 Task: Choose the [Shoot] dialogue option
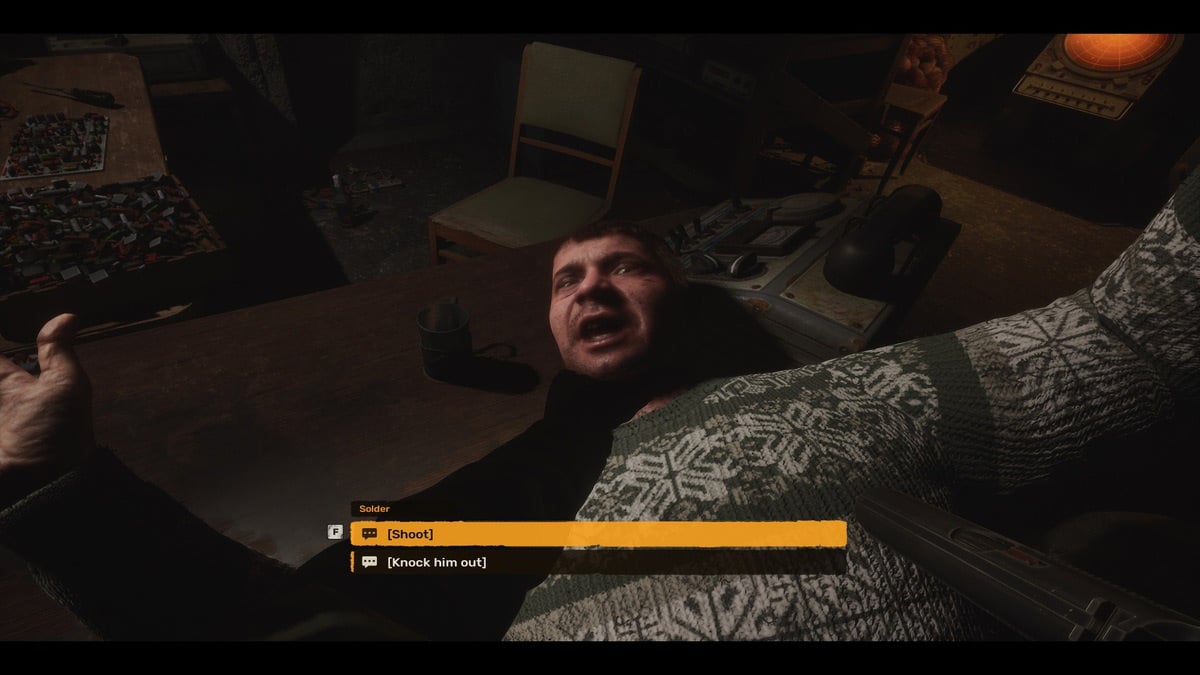point(597,534)
